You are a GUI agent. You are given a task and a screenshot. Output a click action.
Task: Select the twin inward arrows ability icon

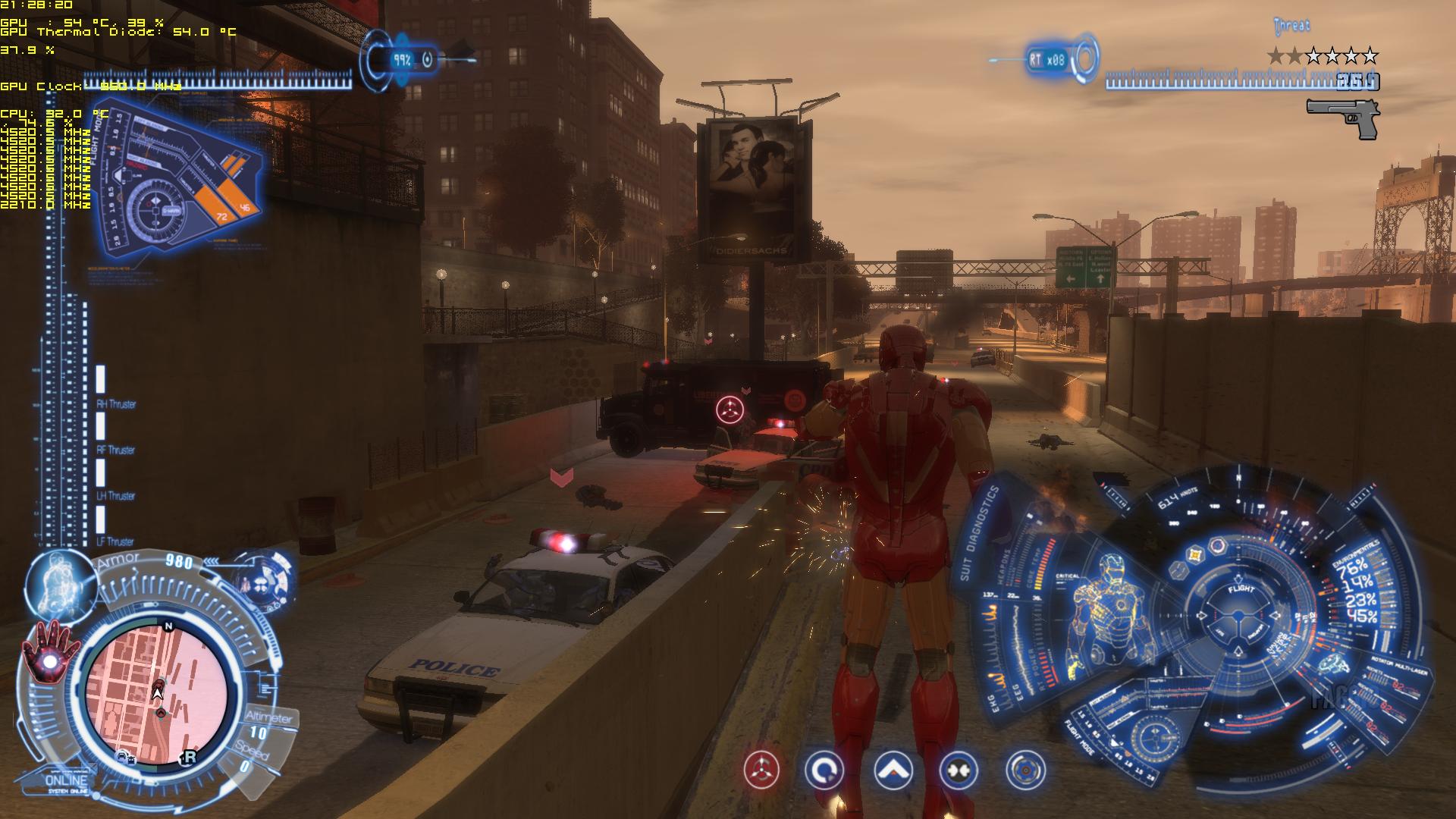[958, 771]
